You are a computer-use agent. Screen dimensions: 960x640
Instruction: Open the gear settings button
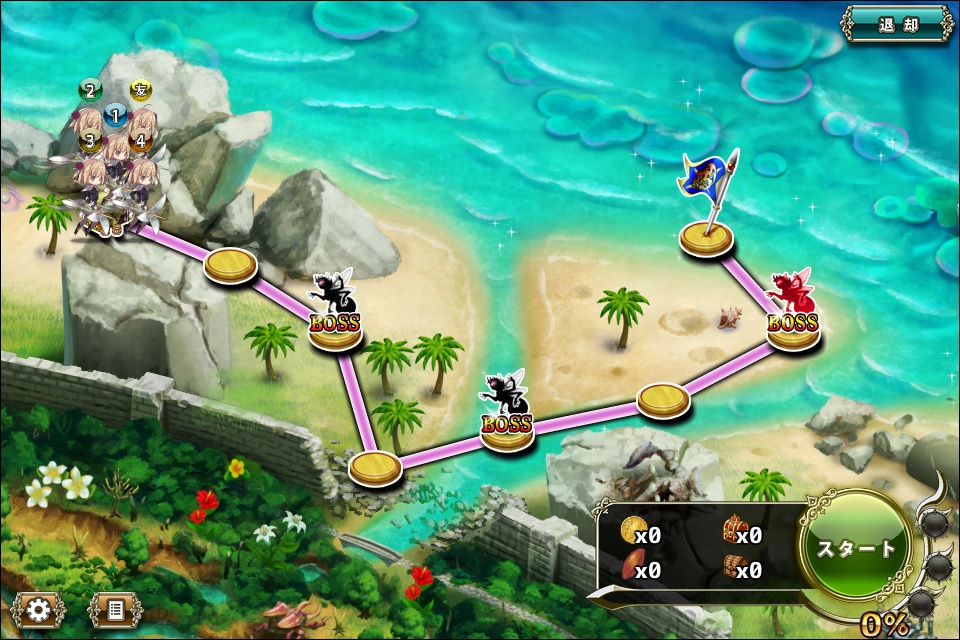(39, 608)
